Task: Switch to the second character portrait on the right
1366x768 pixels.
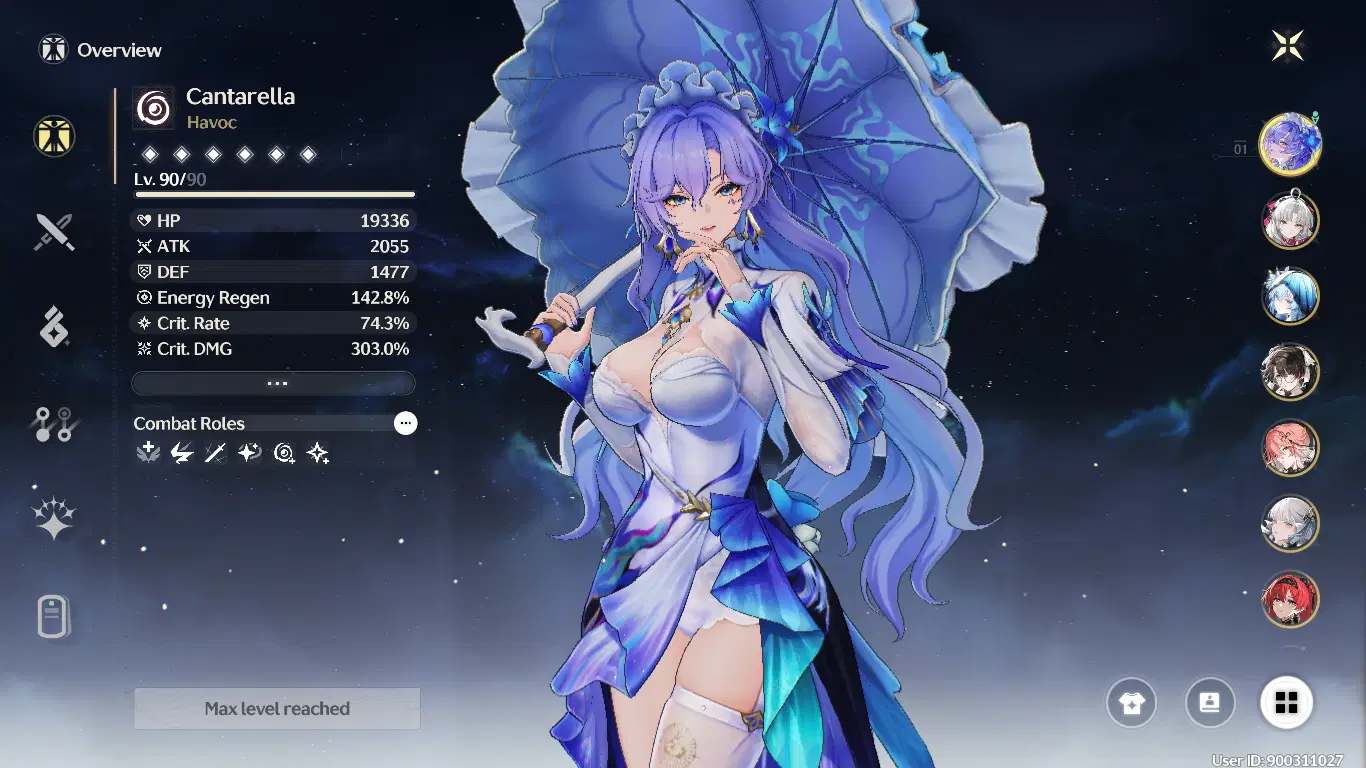Action: (x=1290, y=219)
